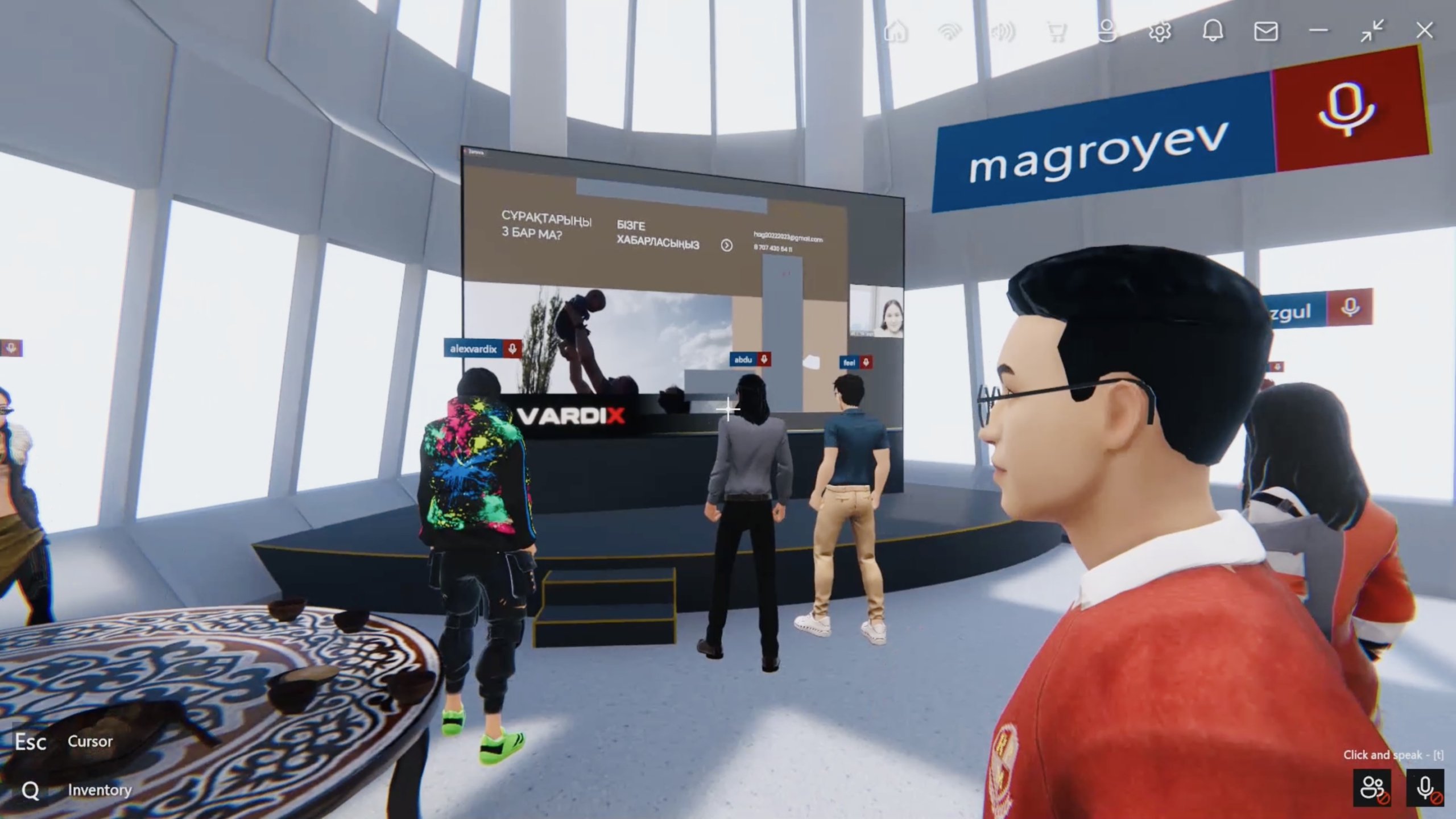Go to the home icon
This screenshot has width=1456, height=819.
(896, 31)
